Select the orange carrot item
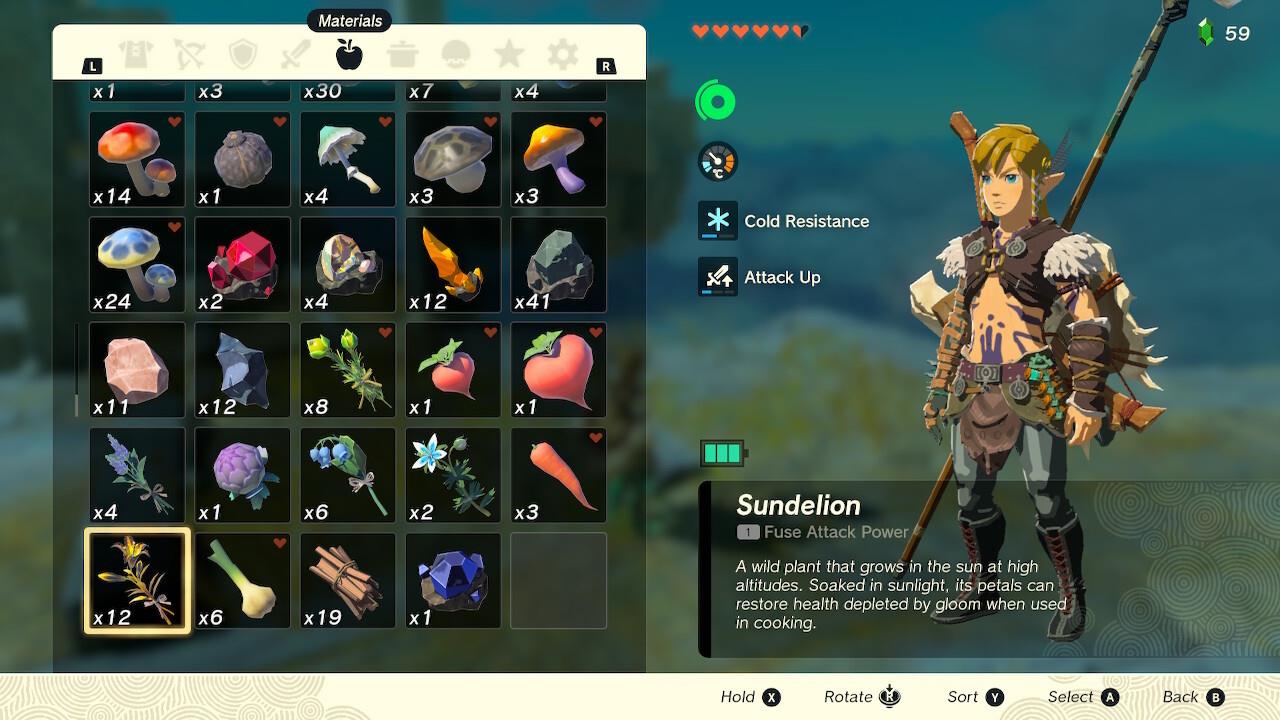The width and height of the screenshot is (1280, 720). pos(559,475)
